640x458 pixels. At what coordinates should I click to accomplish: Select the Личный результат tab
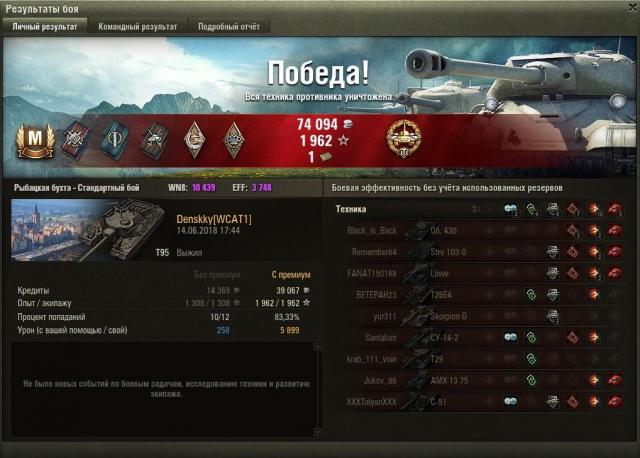tap(44, 27)
